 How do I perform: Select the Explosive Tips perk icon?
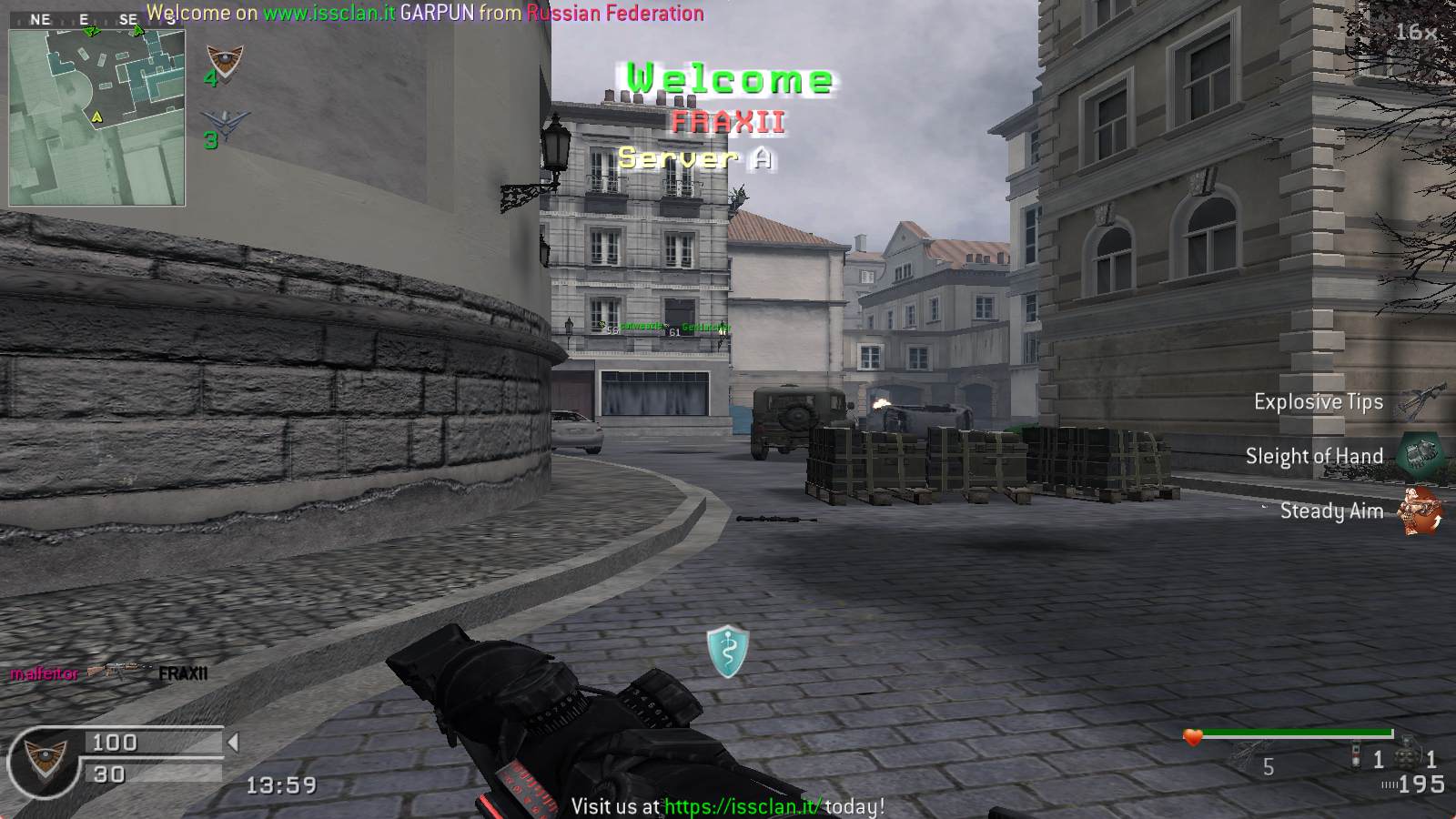(x=1419, y=399)
